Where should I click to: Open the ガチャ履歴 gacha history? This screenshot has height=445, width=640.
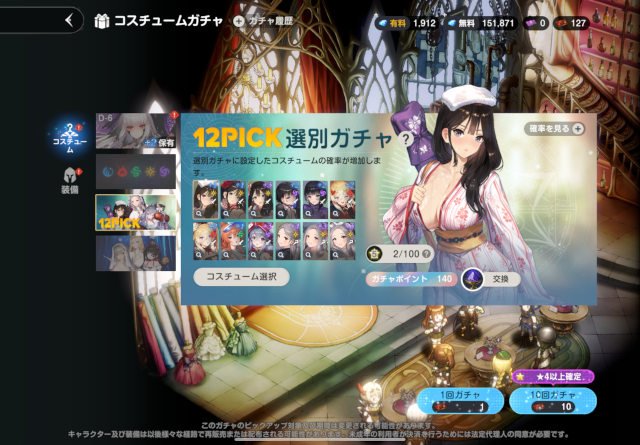pyautogui.click(x=267, y=20)
